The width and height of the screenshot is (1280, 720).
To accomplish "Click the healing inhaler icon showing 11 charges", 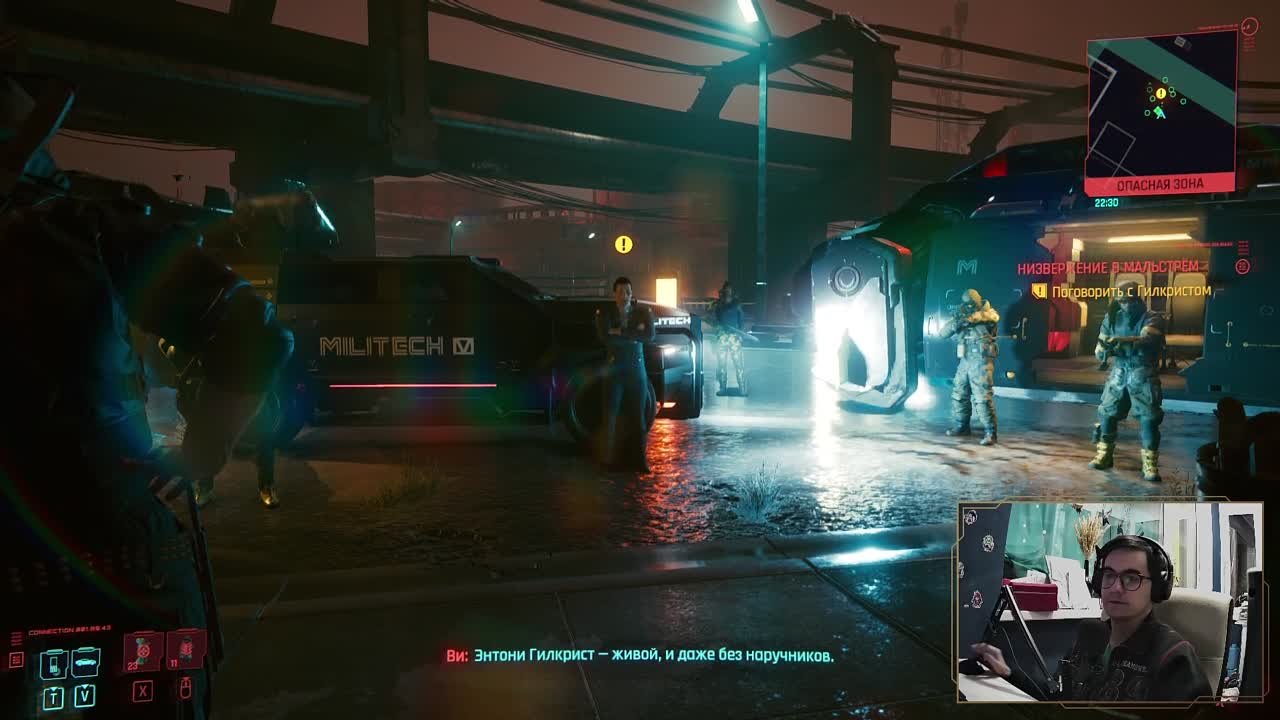I will [x=187, y=651].
